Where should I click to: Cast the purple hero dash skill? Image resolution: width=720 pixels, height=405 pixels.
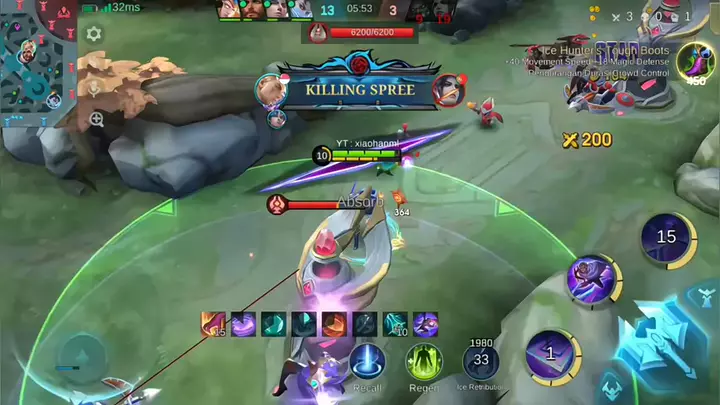click(595, 279)
